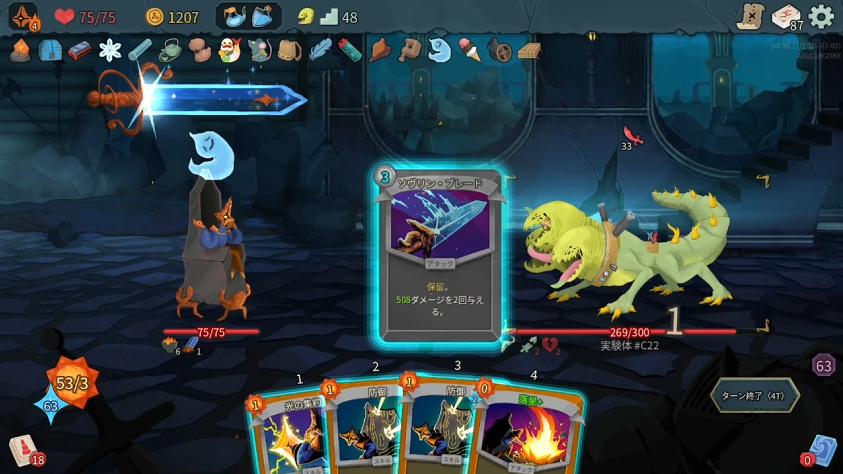Inspect the meat drumstick relic
Screen dimensions: 843x474
[380, 50]
